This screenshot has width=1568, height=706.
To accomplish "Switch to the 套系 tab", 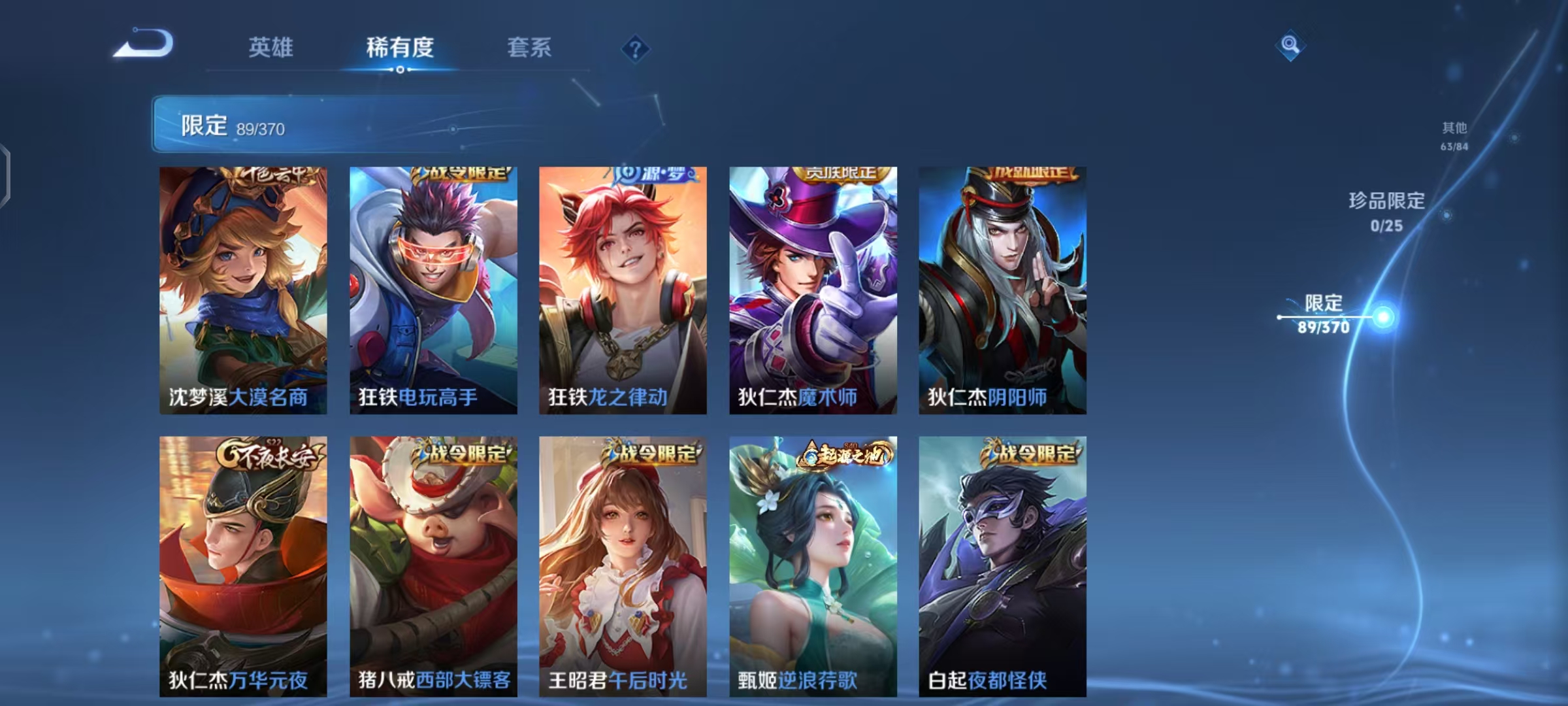I will pos(528,48).
